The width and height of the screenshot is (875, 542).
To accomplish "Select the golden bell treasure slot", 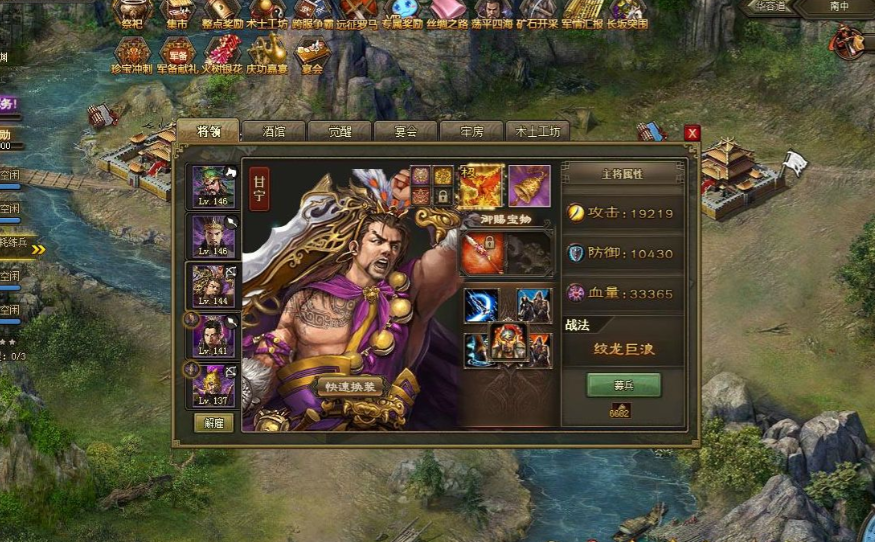I will point(529,185).
